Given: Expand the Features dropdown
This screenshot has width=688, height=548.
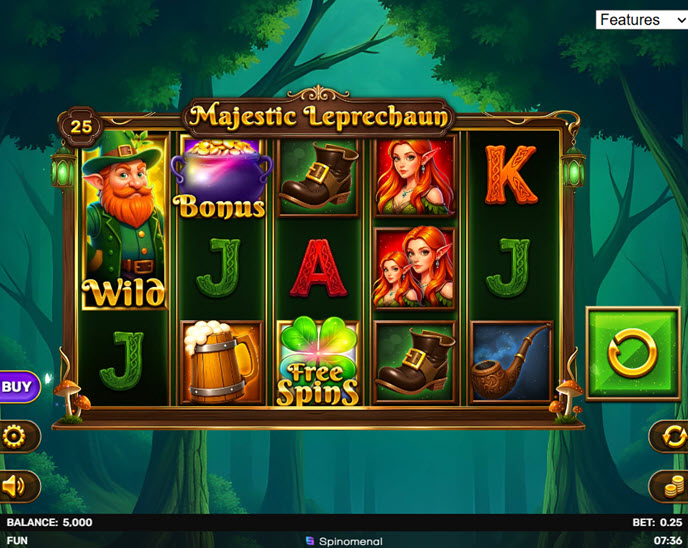Looking at the screenshot, I should click(640, 20).
